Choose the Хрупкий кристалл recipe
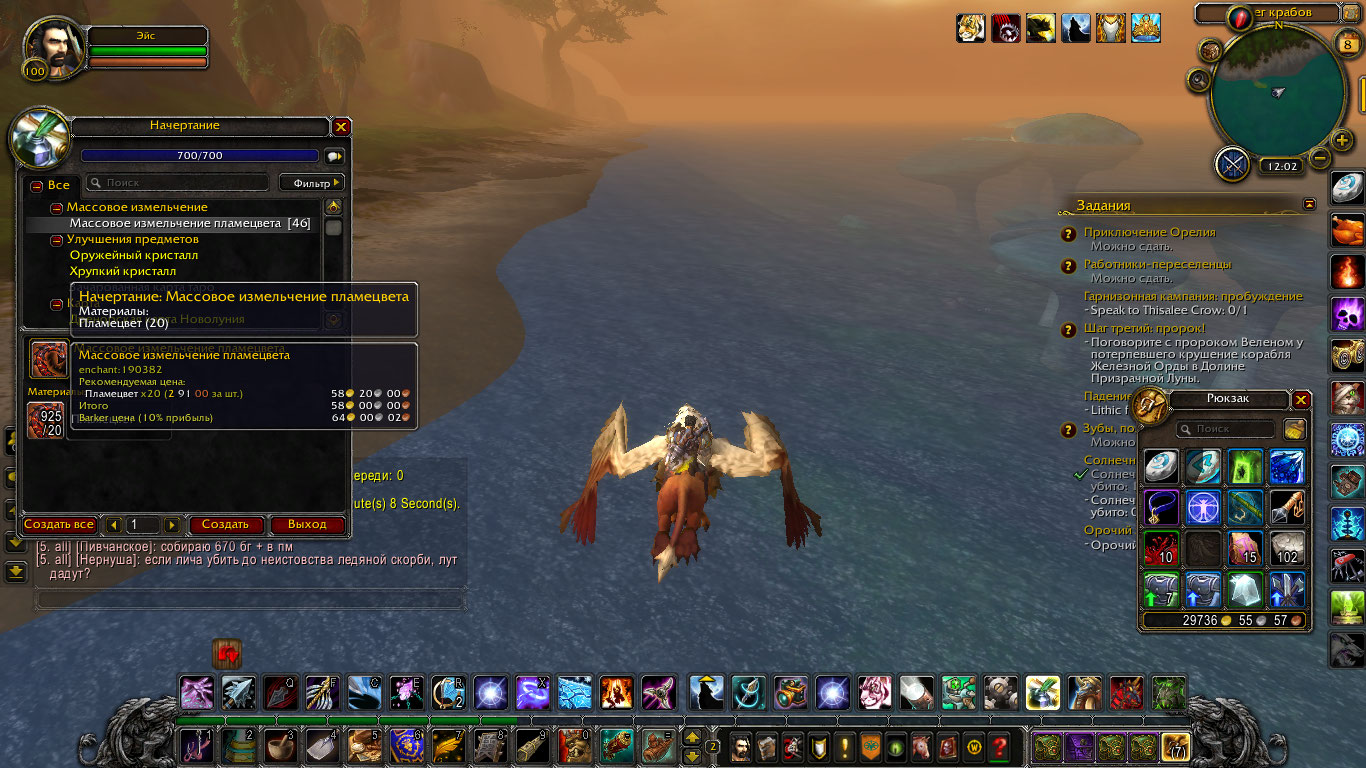Image resolution: width=1366 pixels, height=768 pixels. tap(122, 271)
